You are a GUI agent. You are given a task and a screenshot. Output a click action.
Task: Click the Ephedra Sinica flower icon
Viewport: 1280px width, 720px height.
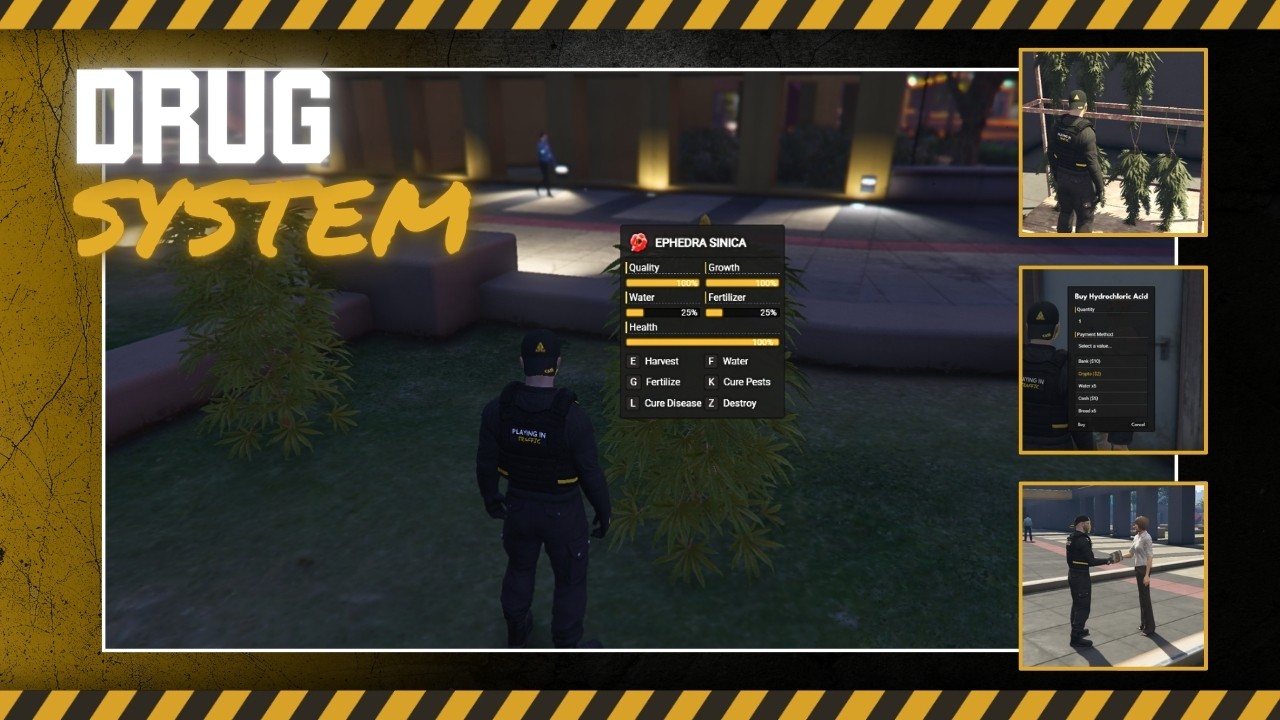tap(637, 242)
